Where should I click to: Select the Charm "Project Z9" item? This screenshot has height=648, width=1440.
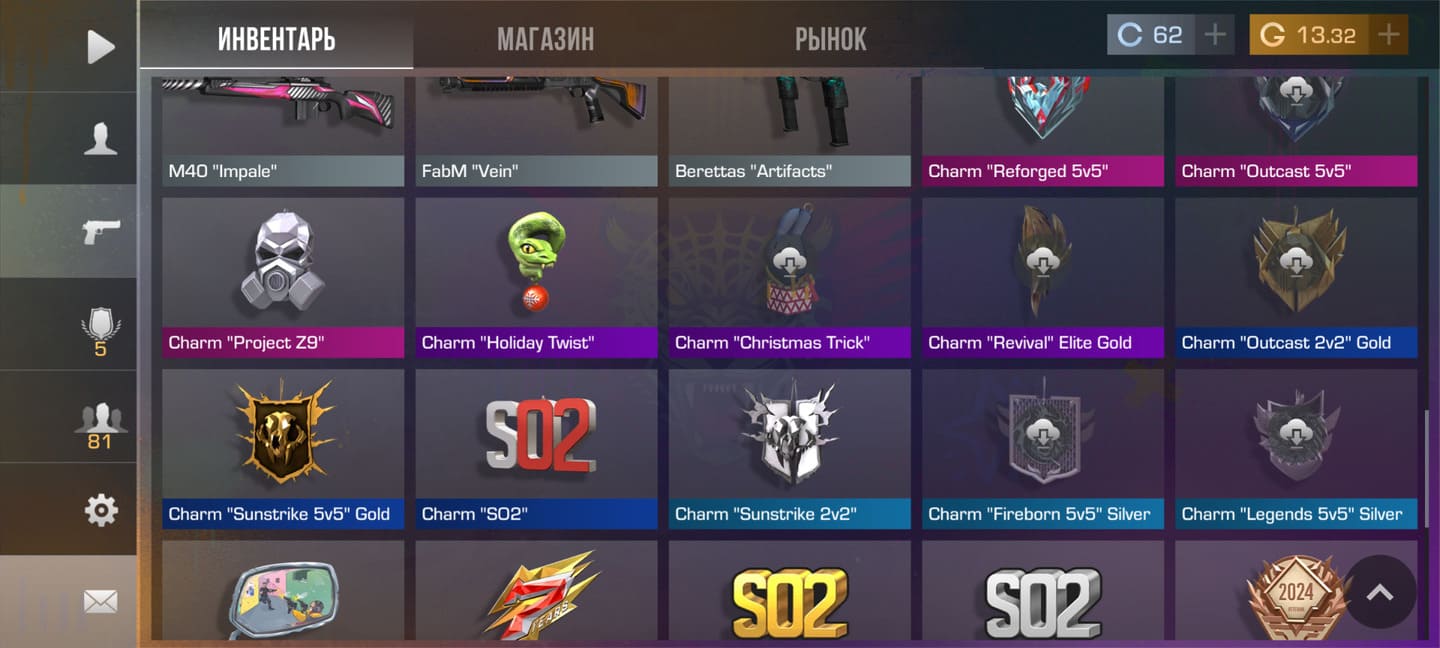click(283, 277)
